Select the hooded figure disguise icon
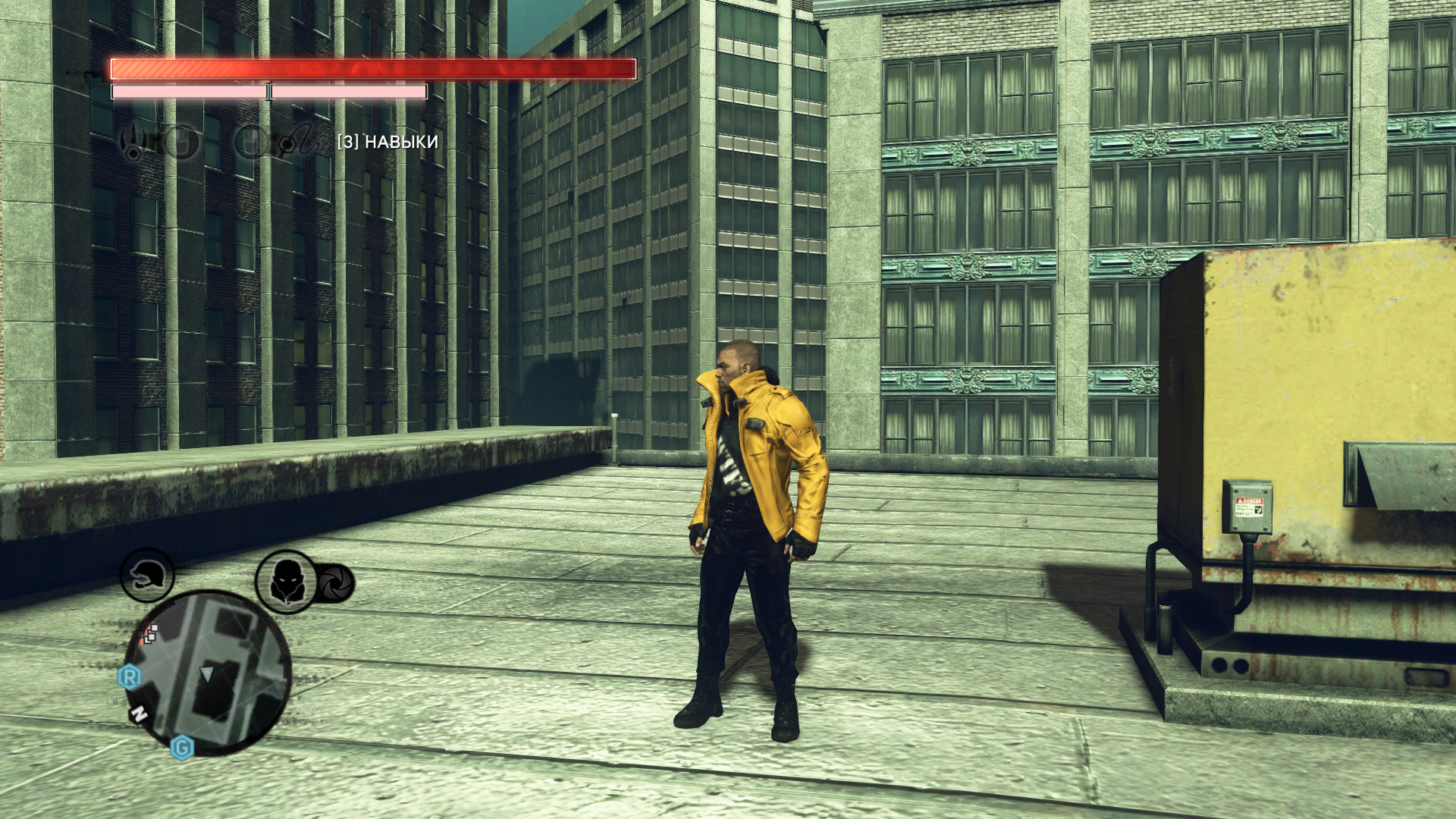This screenshot has height=819, width=1456. (x=286, y=582)
